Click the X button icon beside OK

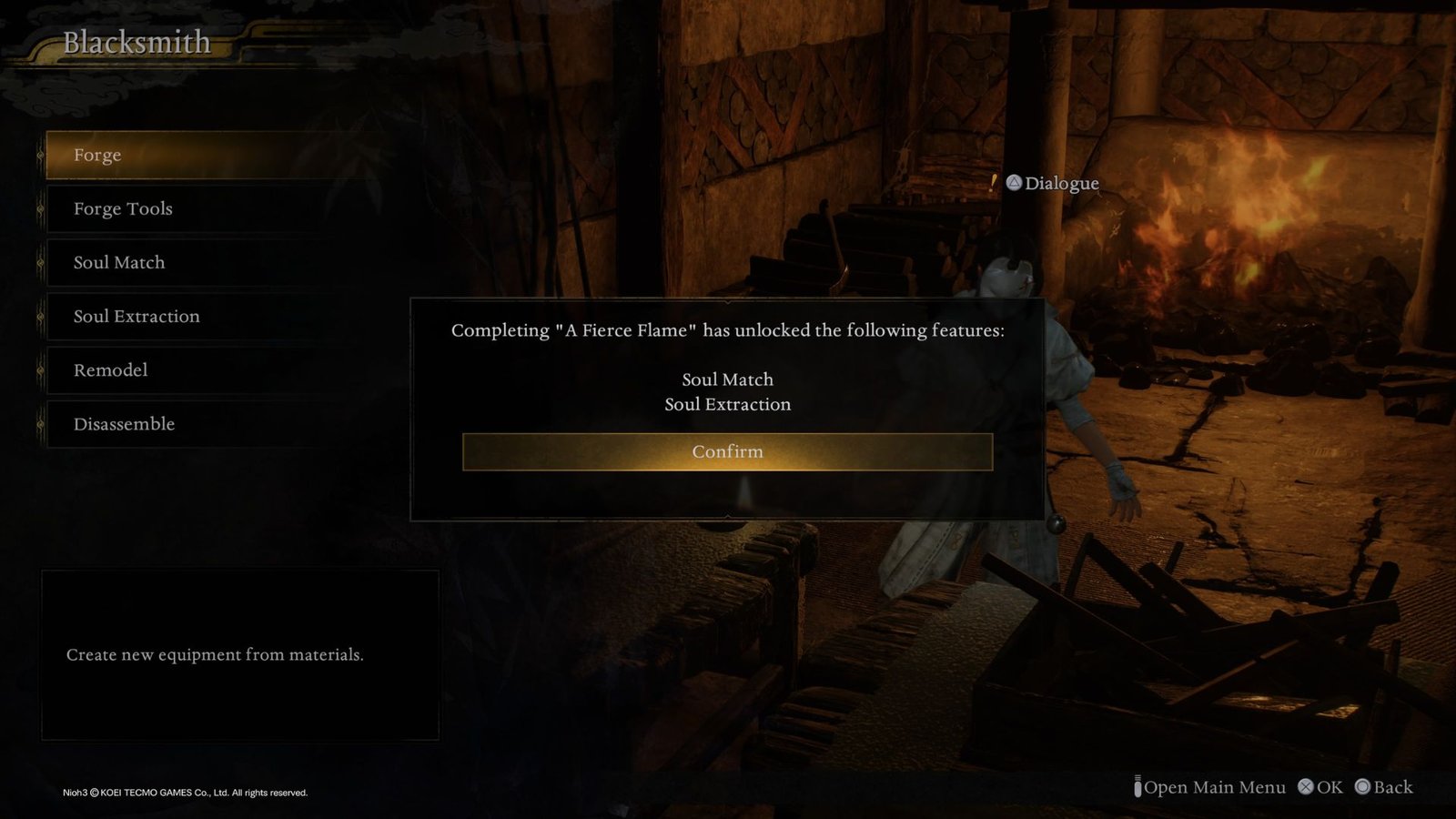click(1307, 786)
